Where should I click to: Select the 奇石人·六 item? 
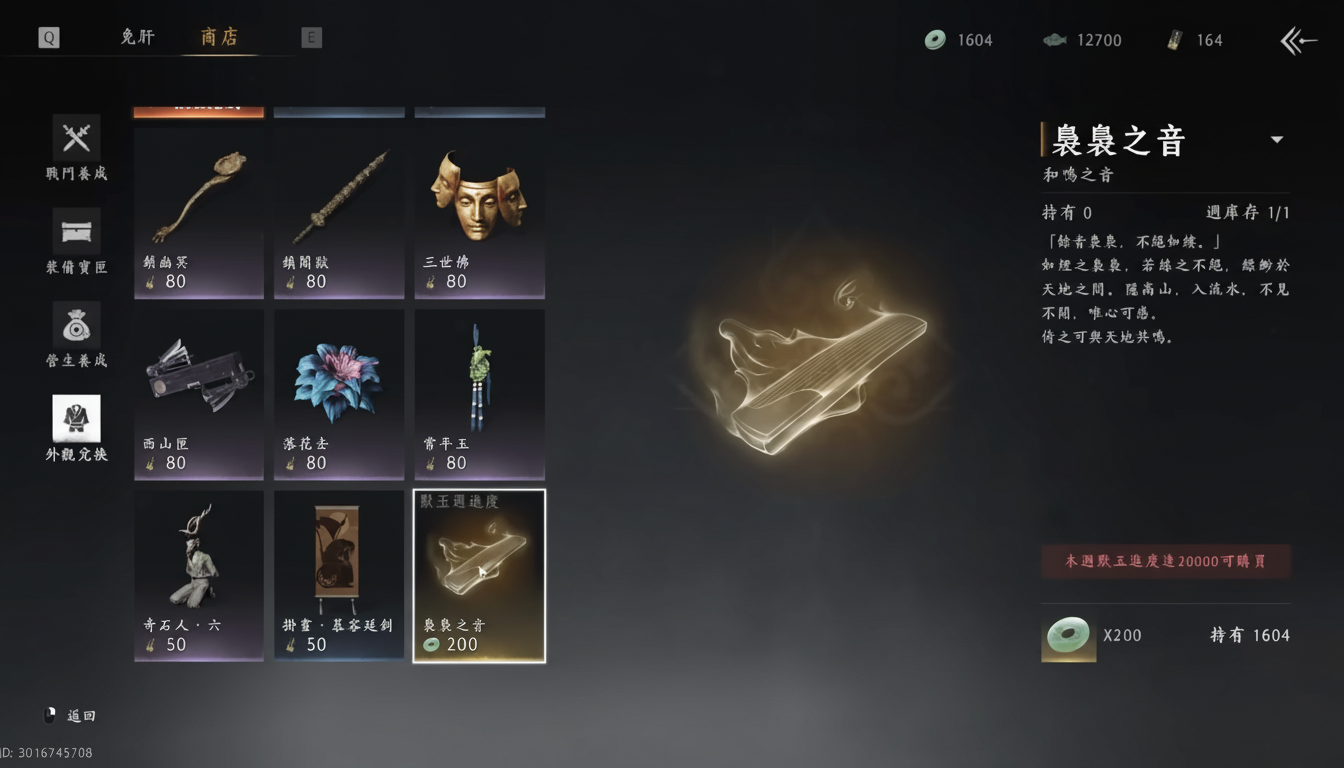(198, 575)
